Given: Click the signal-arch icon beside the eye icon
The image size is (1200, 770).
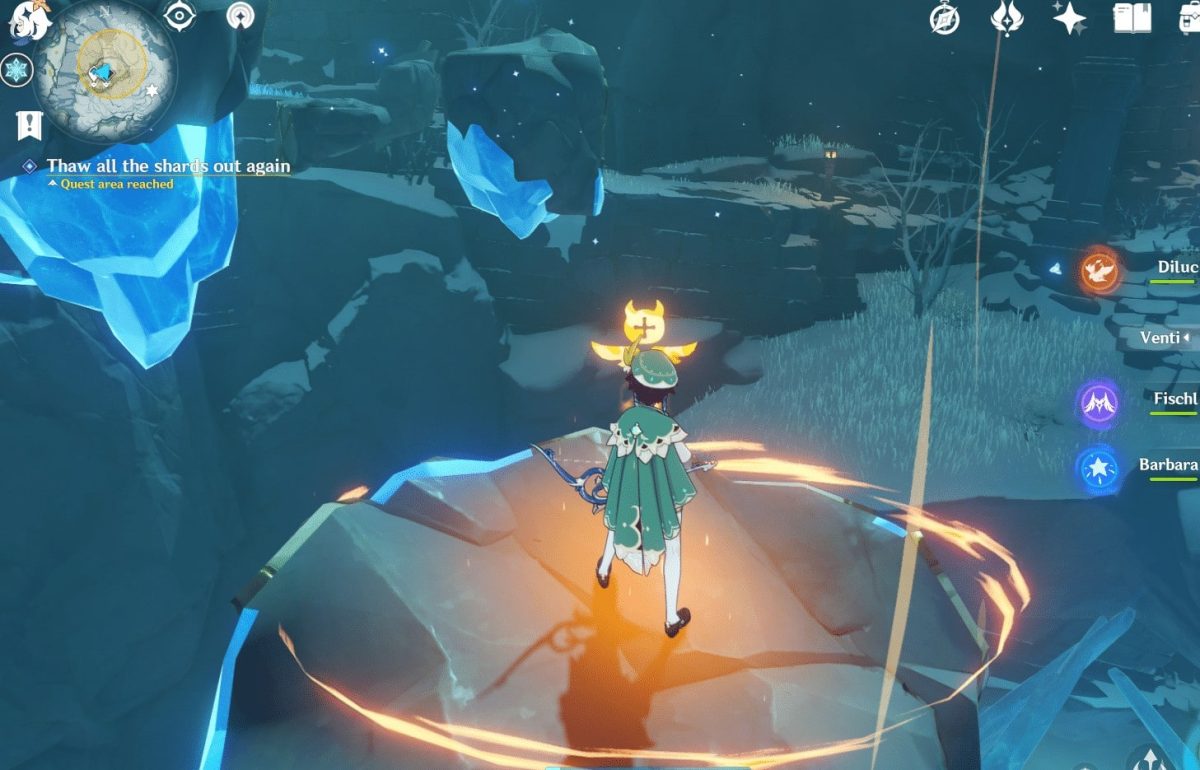Looking at the screenshot, I should [240, 16].
